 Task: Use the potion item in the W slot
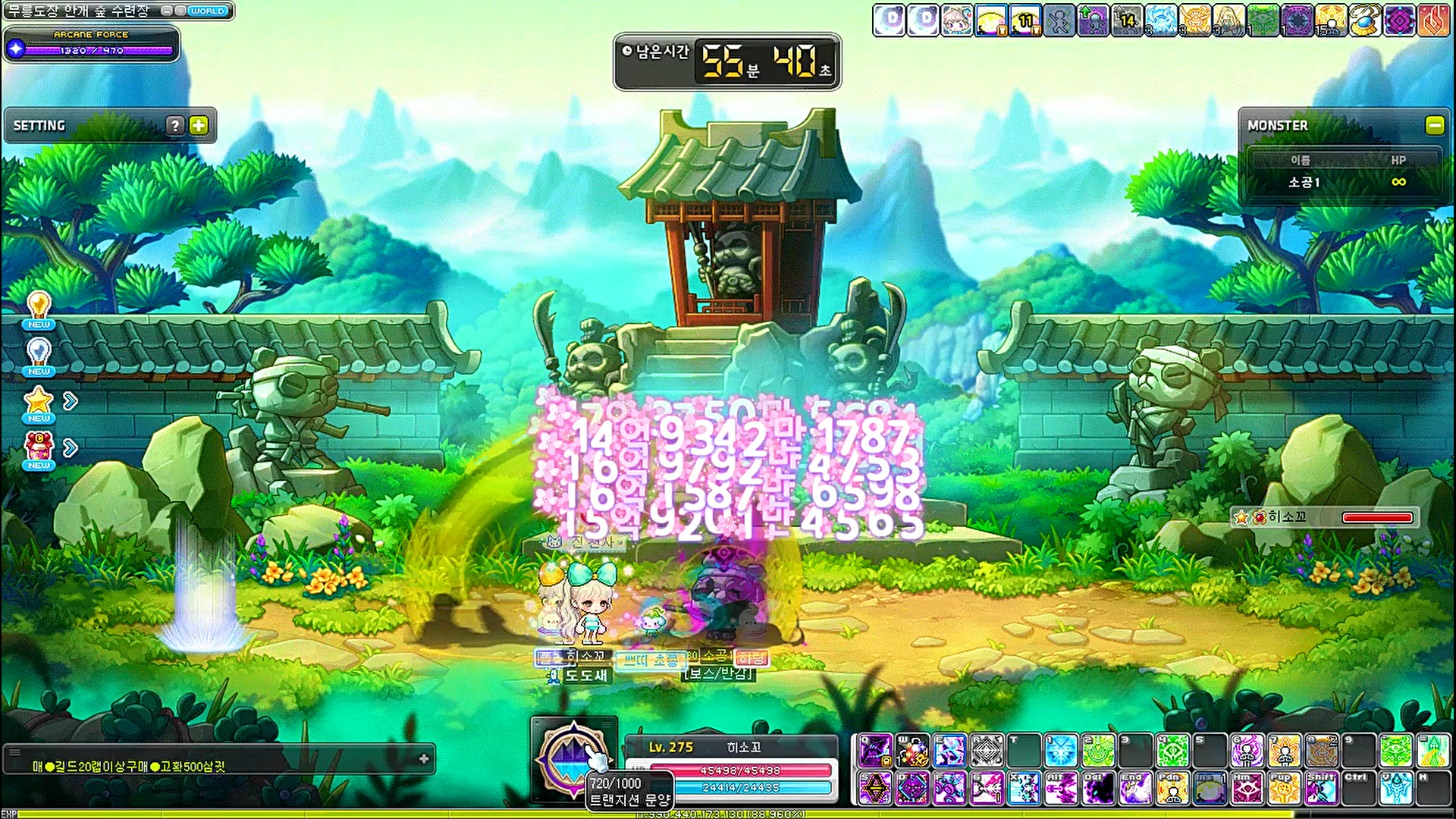coord(912,751)
